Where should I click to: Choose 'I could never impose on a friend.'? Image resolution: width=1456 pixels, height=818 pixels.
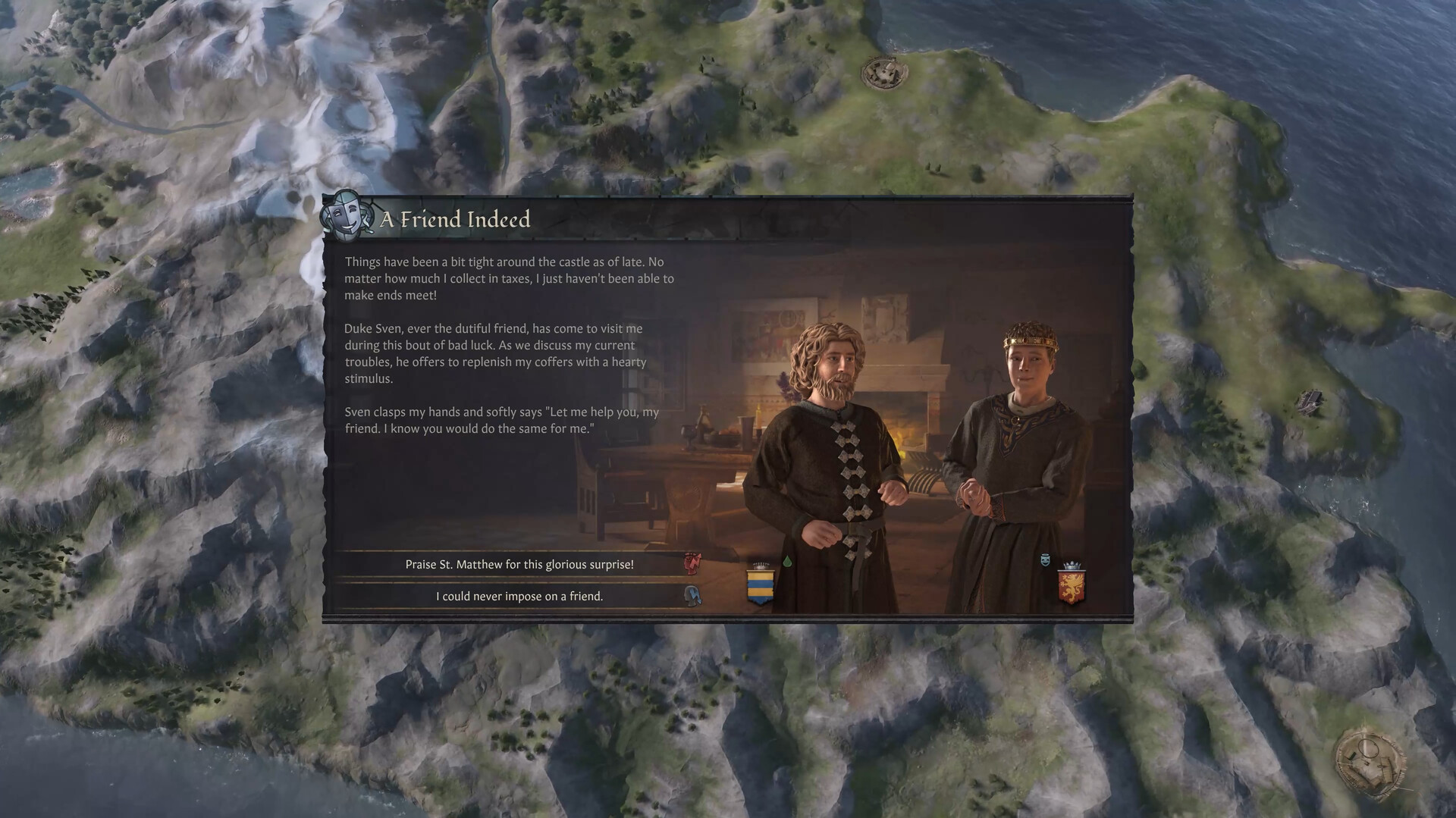coord(519,597)
